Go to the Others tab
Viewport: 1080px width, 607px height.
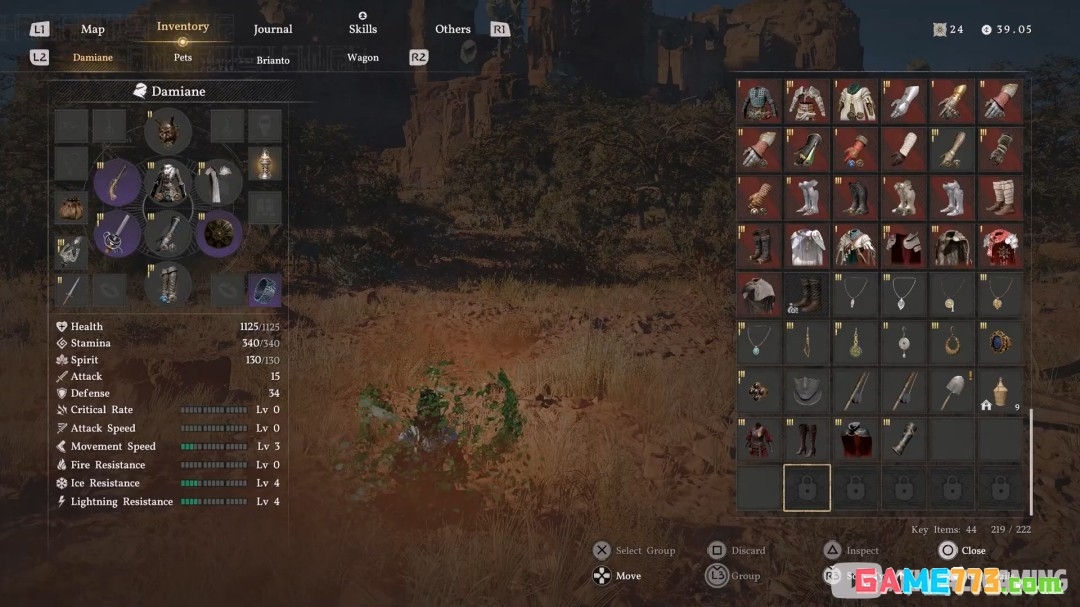[x=452, y=29]
